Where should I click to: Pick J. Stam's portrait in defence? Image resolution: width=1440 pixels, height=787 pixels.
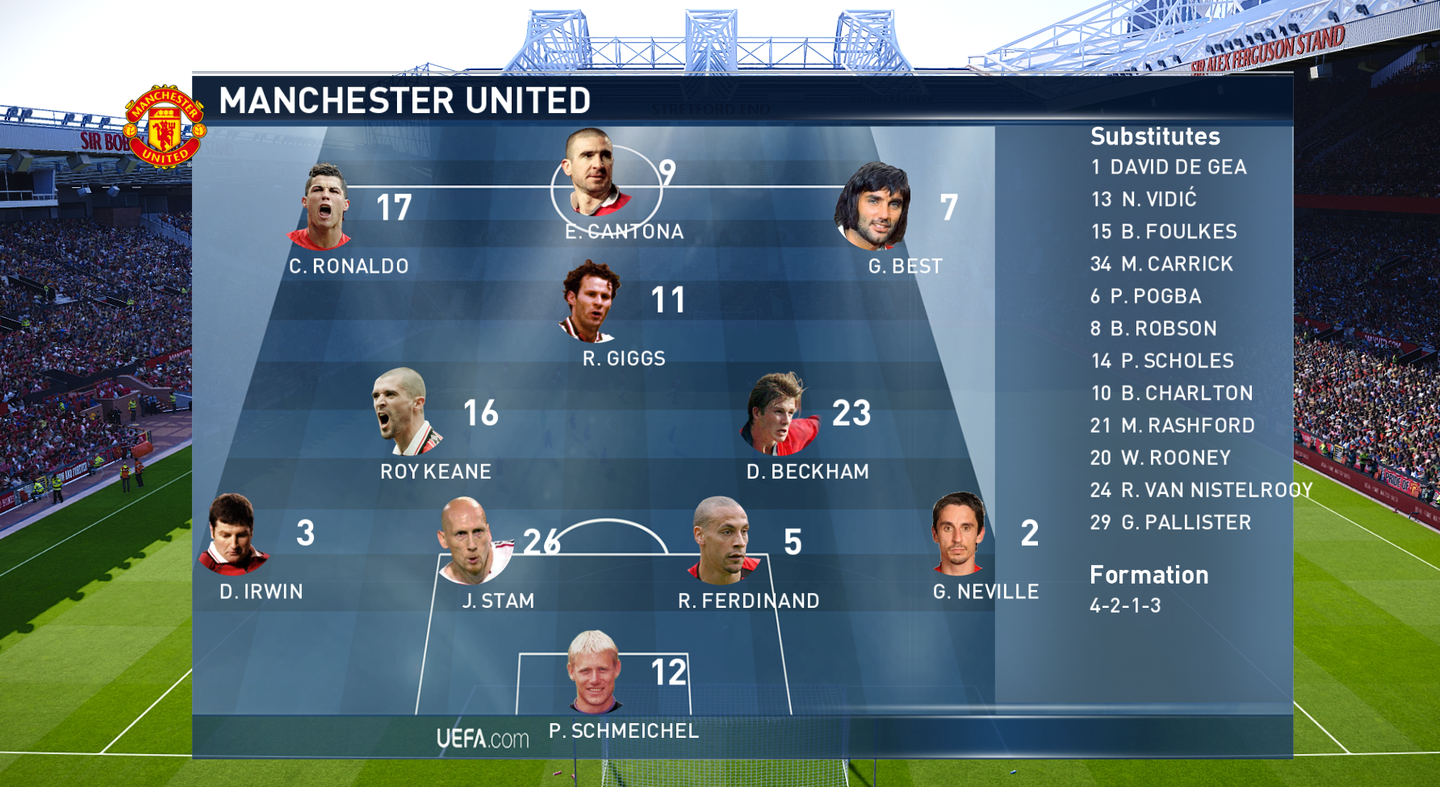[x=472, y=541]
